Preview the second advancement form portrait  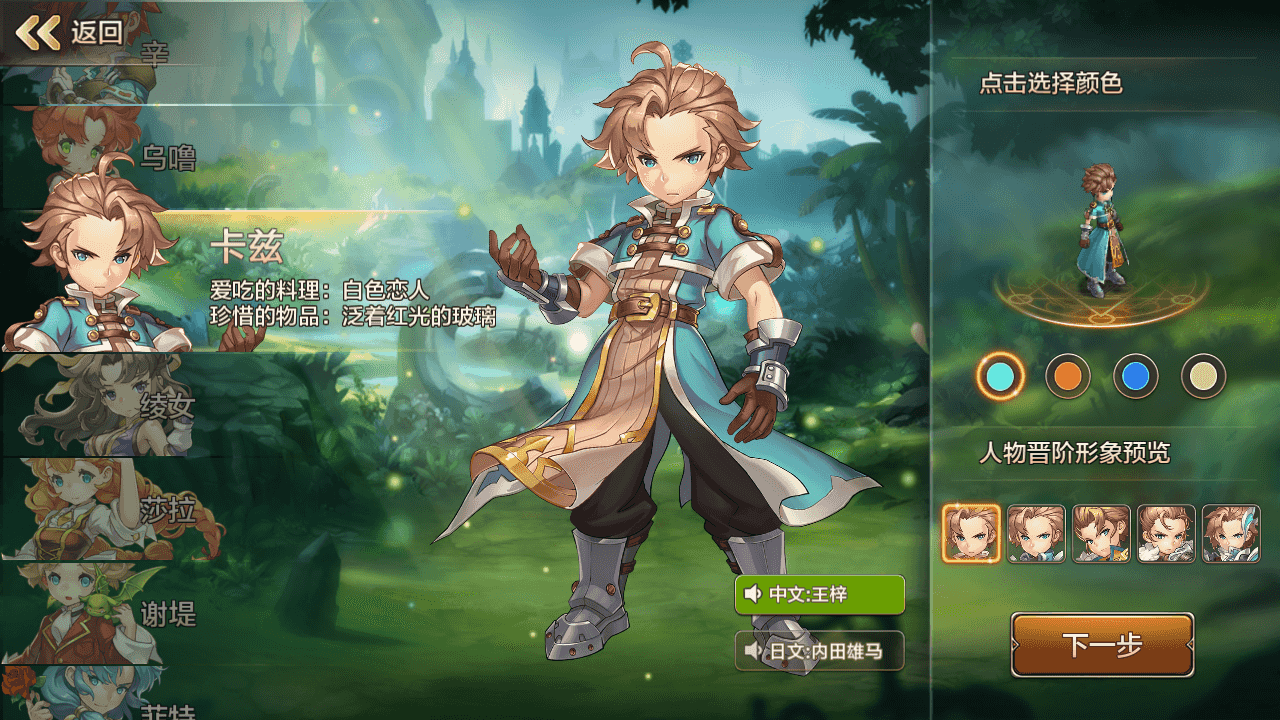[1036, 534]
